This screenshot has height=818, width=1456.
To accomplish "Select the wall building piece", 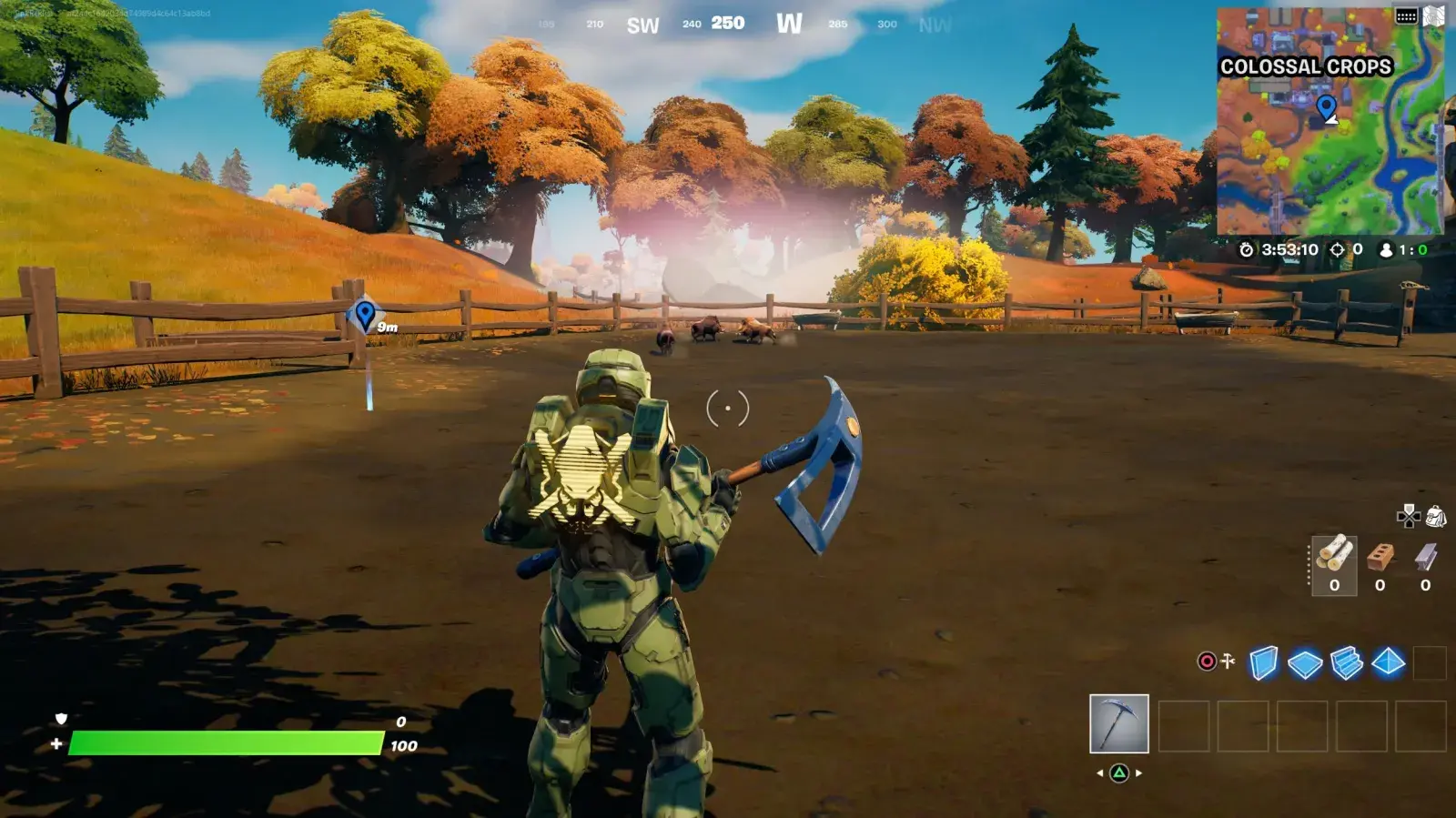I will pos(1263,663).
